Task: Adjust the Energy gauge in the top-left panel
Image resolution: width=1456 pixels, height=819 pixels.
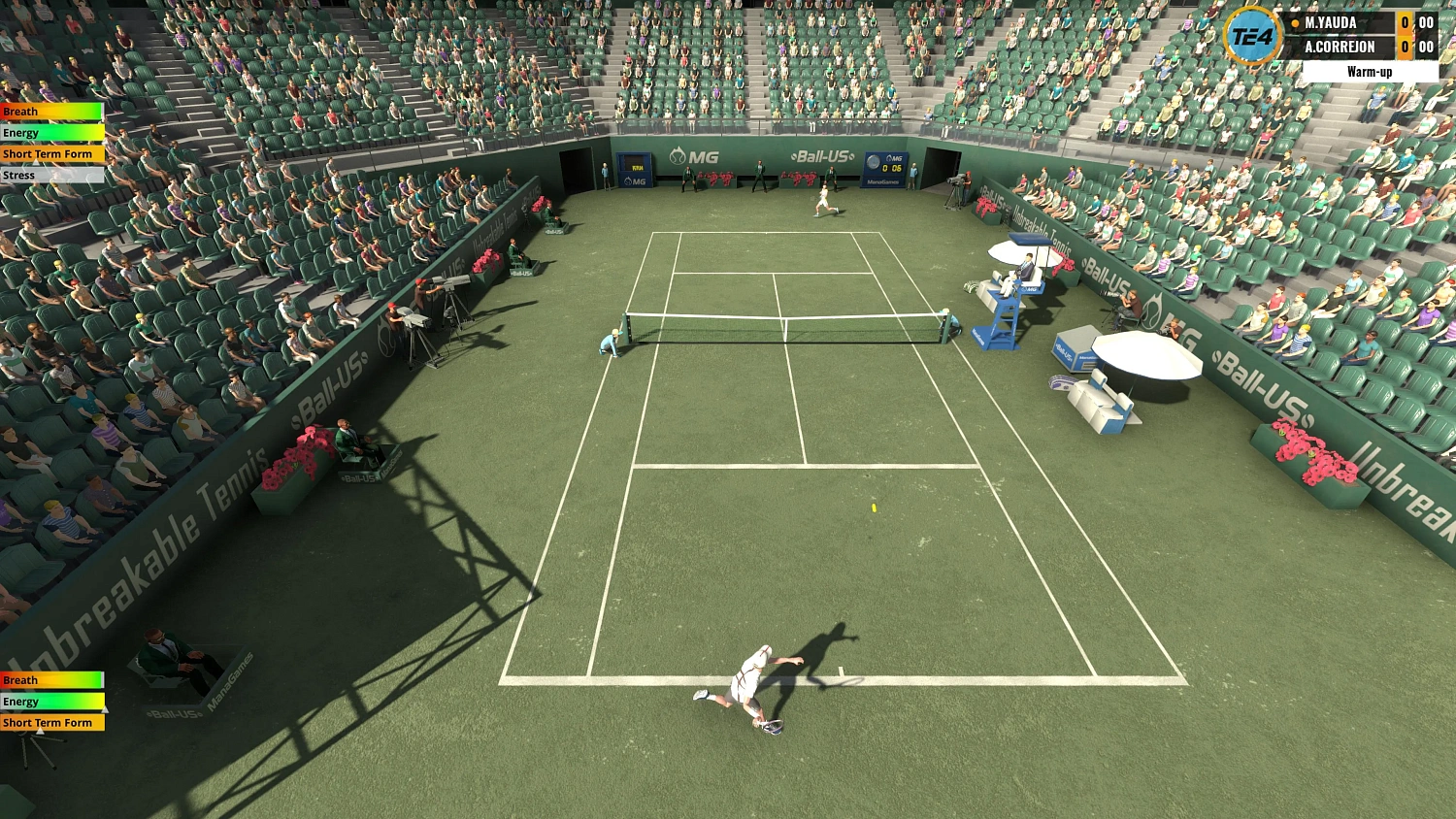Action: pos(50,132)
